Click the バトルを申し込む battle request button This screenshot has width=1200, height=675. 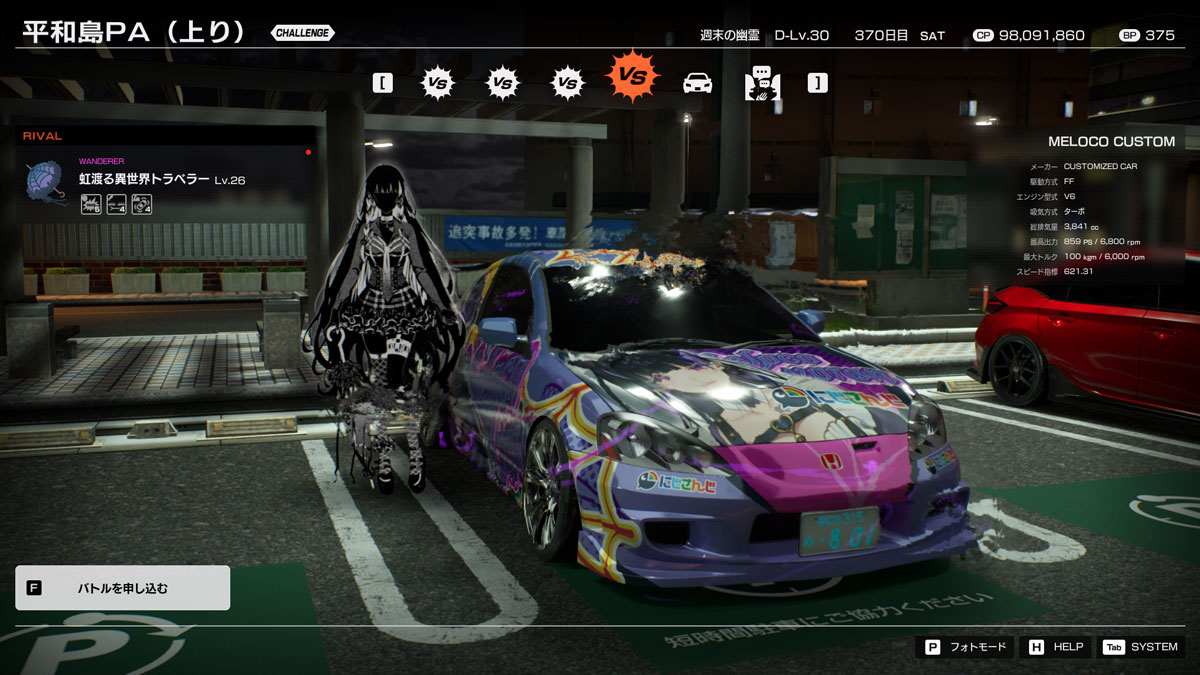point(122,588)
